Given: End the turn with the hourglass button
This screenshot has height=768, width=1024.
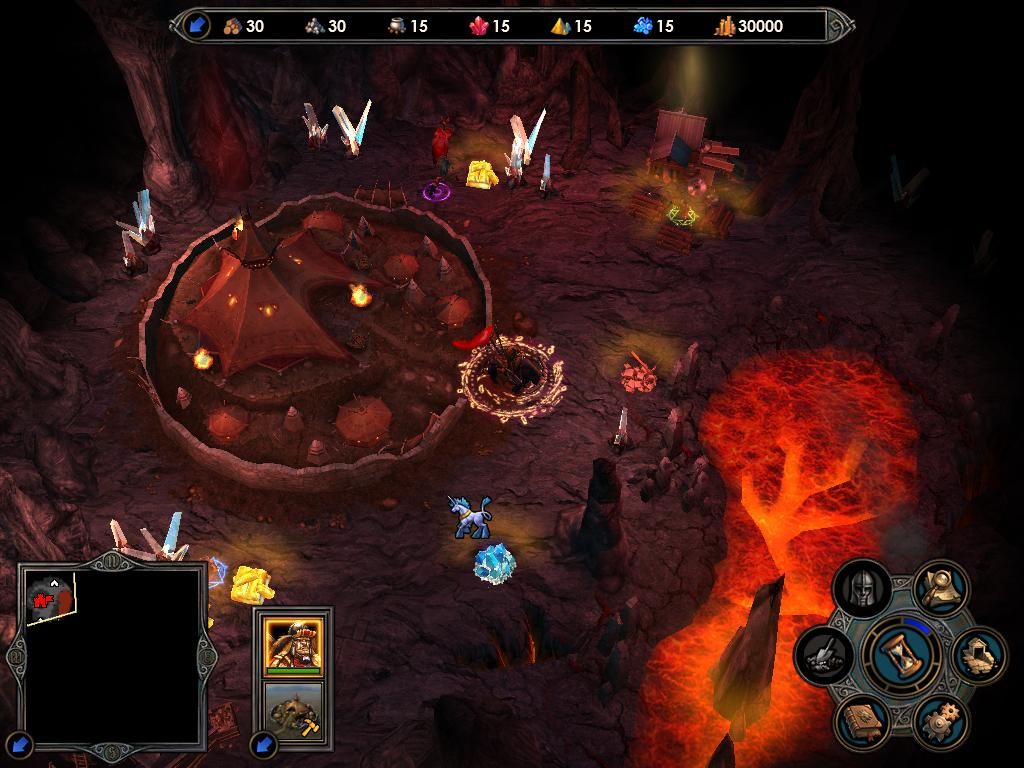Looking at the screenshot, I should tap(901, 655).
